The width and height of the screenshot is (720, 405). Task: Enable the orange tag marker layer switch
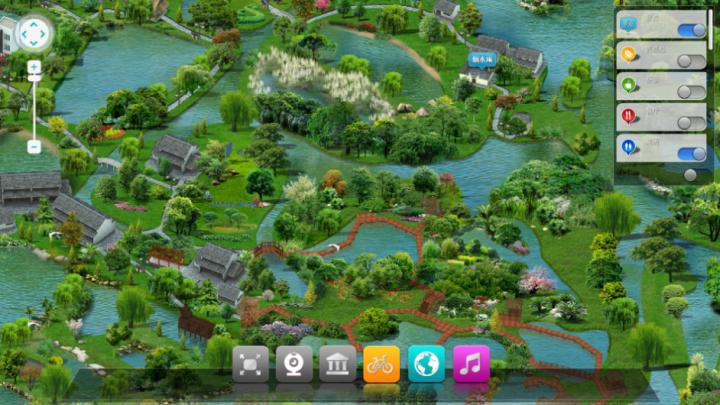691,60
